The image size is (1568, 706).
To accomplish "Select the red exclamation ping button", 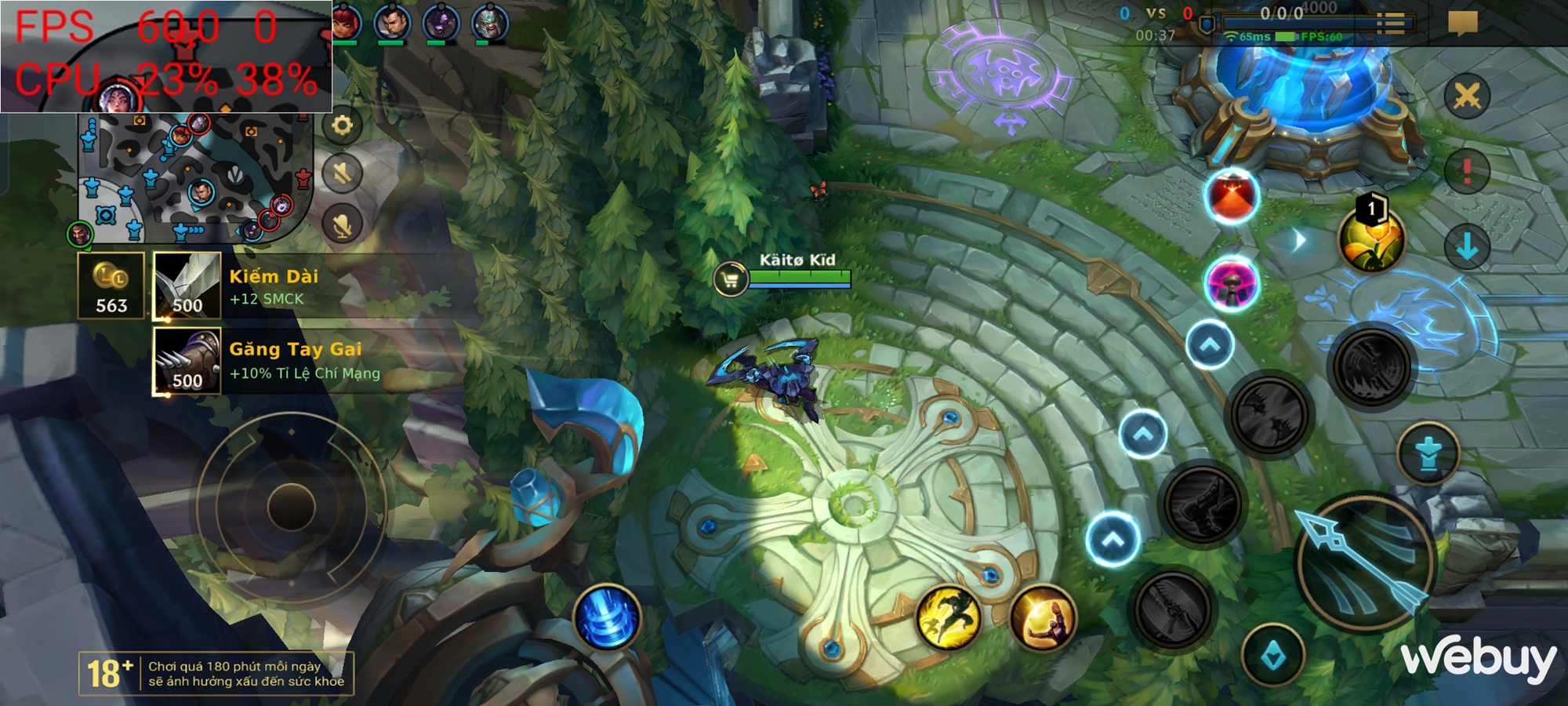I will point(1467,171).
